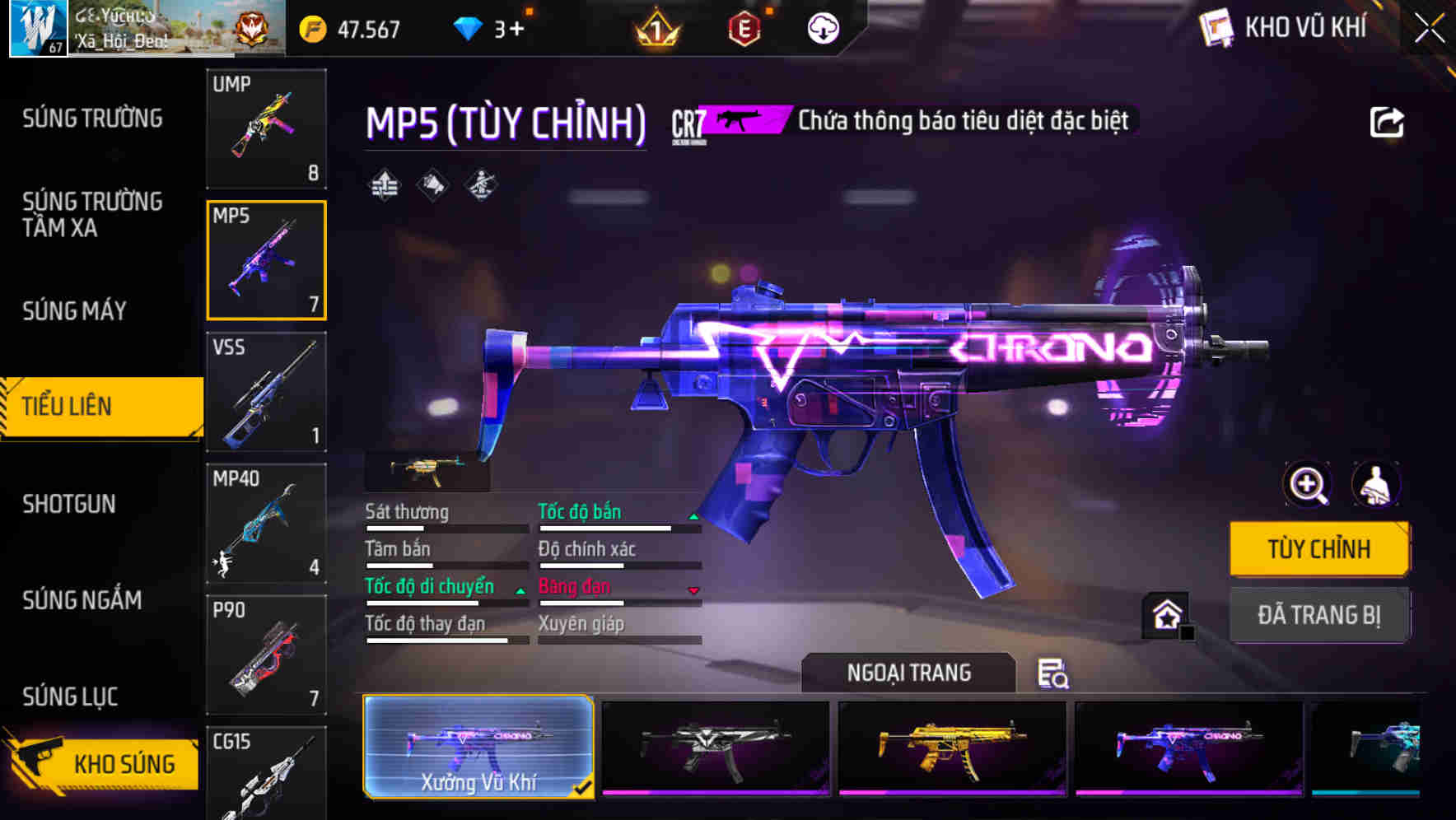Screen dimensions: 1456x820
Task: Select the SÚNG LỤC category
Action: point(70,697)
